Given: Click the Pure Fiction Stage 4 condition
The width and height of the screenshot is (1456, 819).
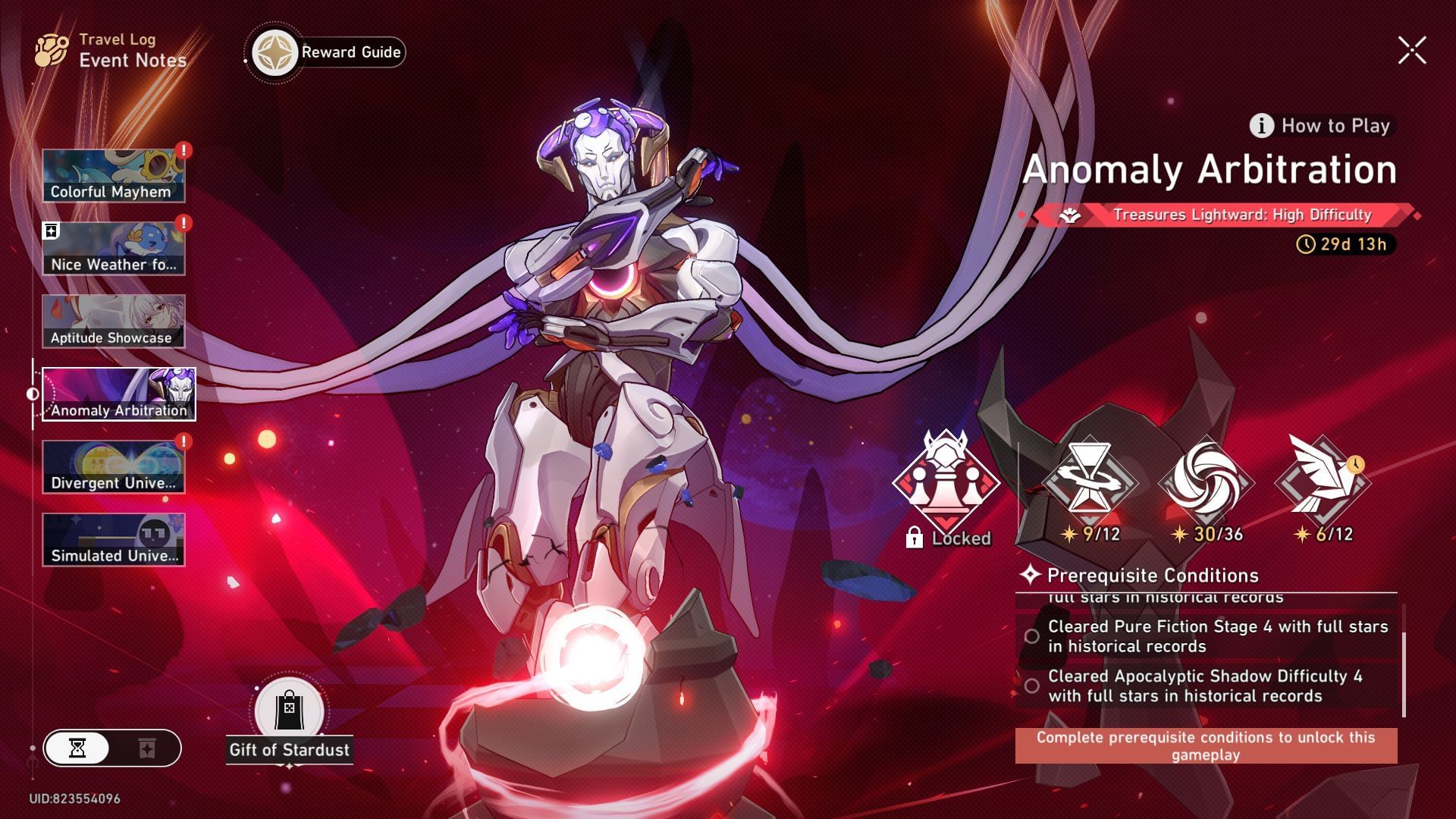Looking at the screenshot, I should 1210,636.
